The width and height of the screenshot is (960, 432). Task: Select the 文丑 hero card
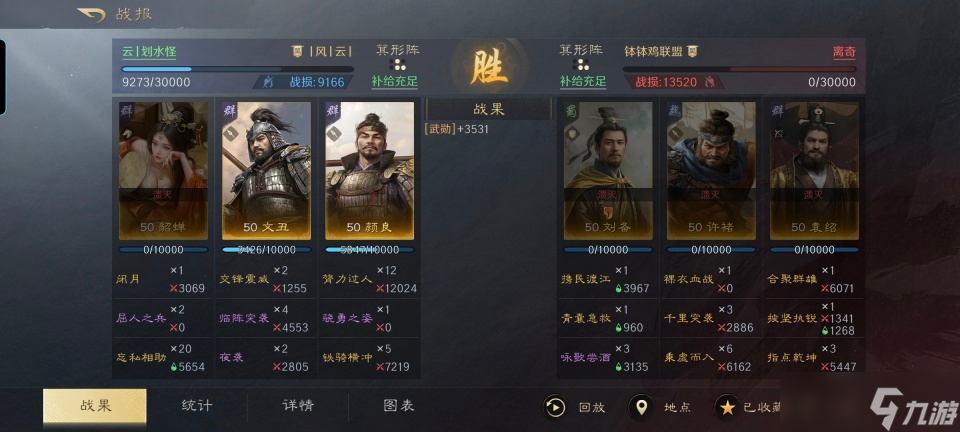point(266,170)
